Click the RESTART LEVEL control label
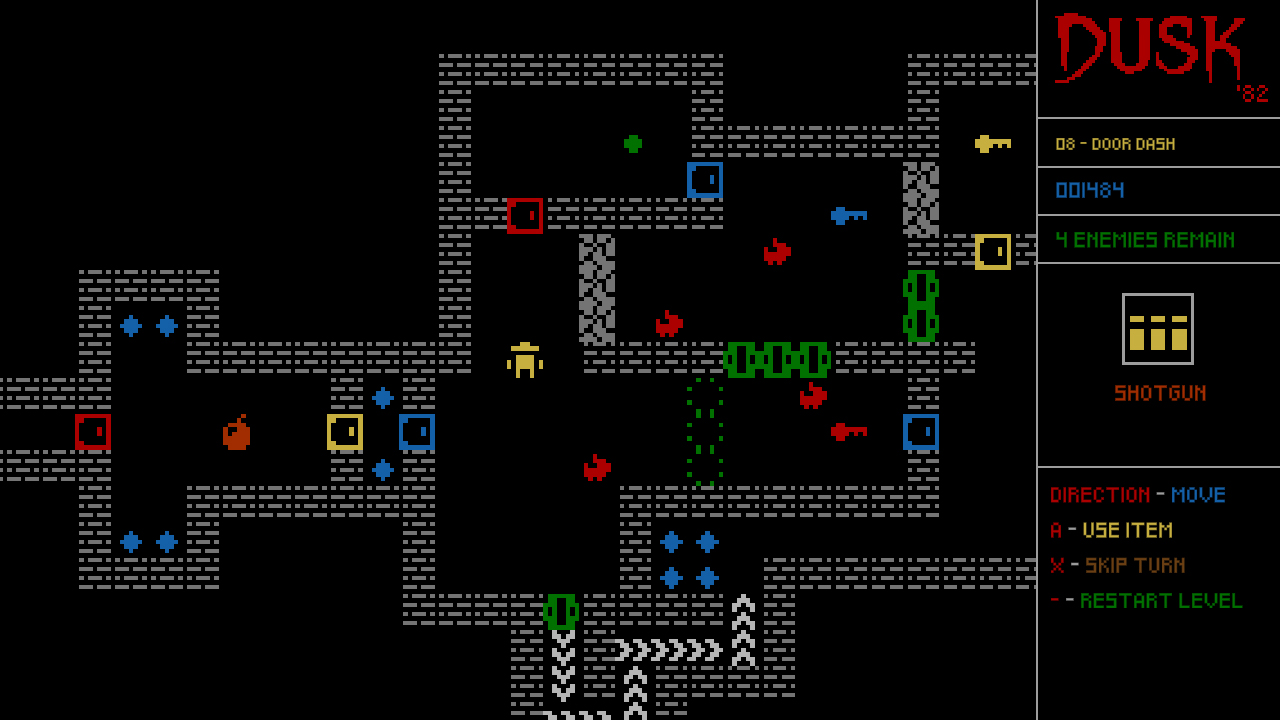This screenshot has height=720, width=1280. [1161, 600]
